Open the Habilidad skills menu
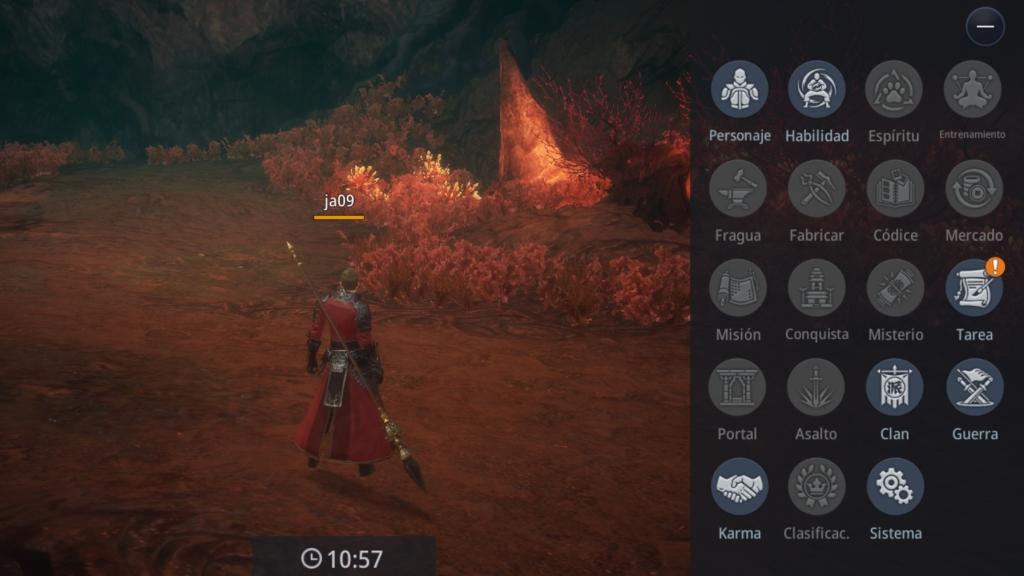 click(x=817, y=89)
